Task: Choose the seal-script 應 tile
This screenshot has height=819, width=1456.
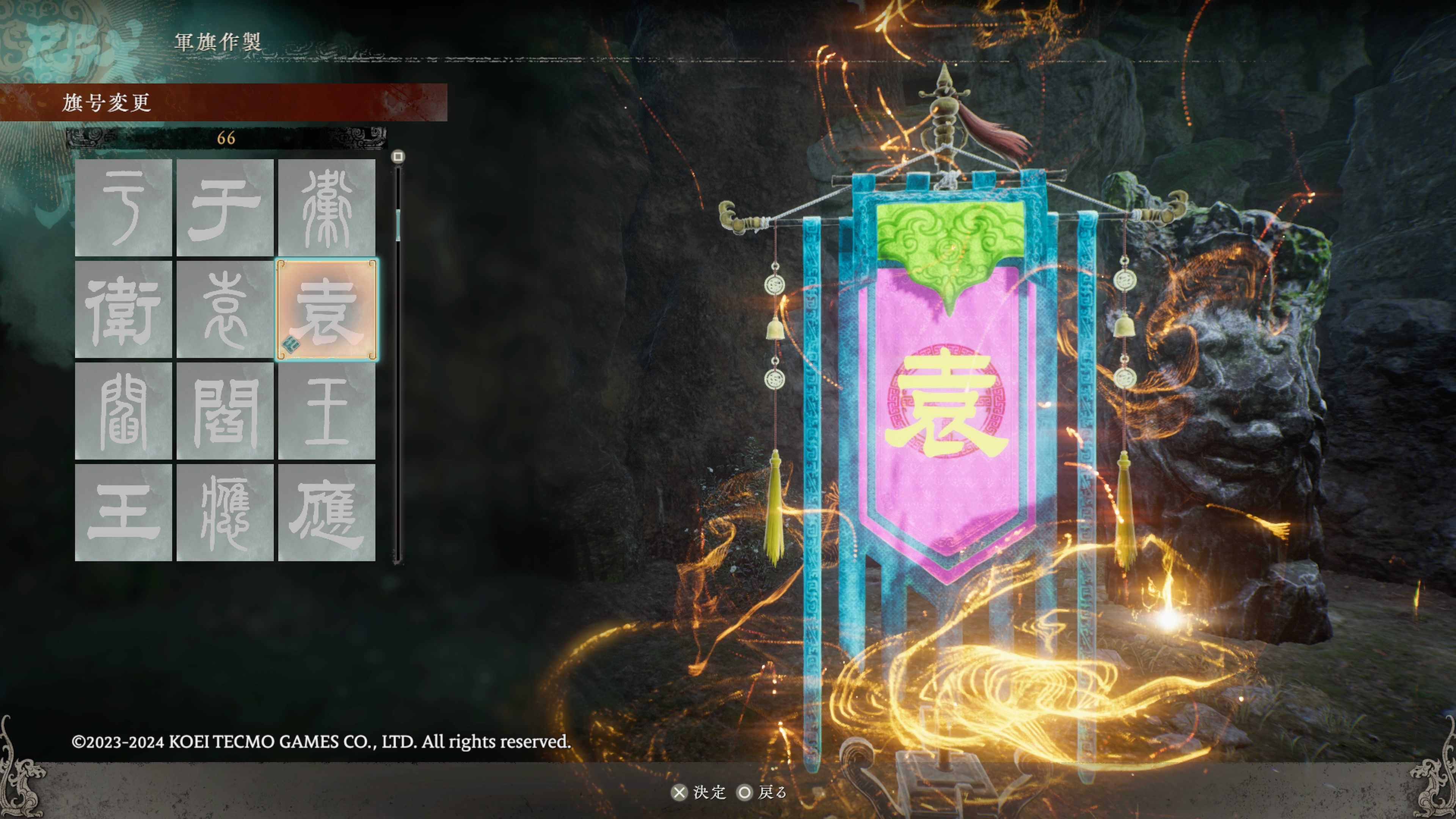Action: pos(225,513)
